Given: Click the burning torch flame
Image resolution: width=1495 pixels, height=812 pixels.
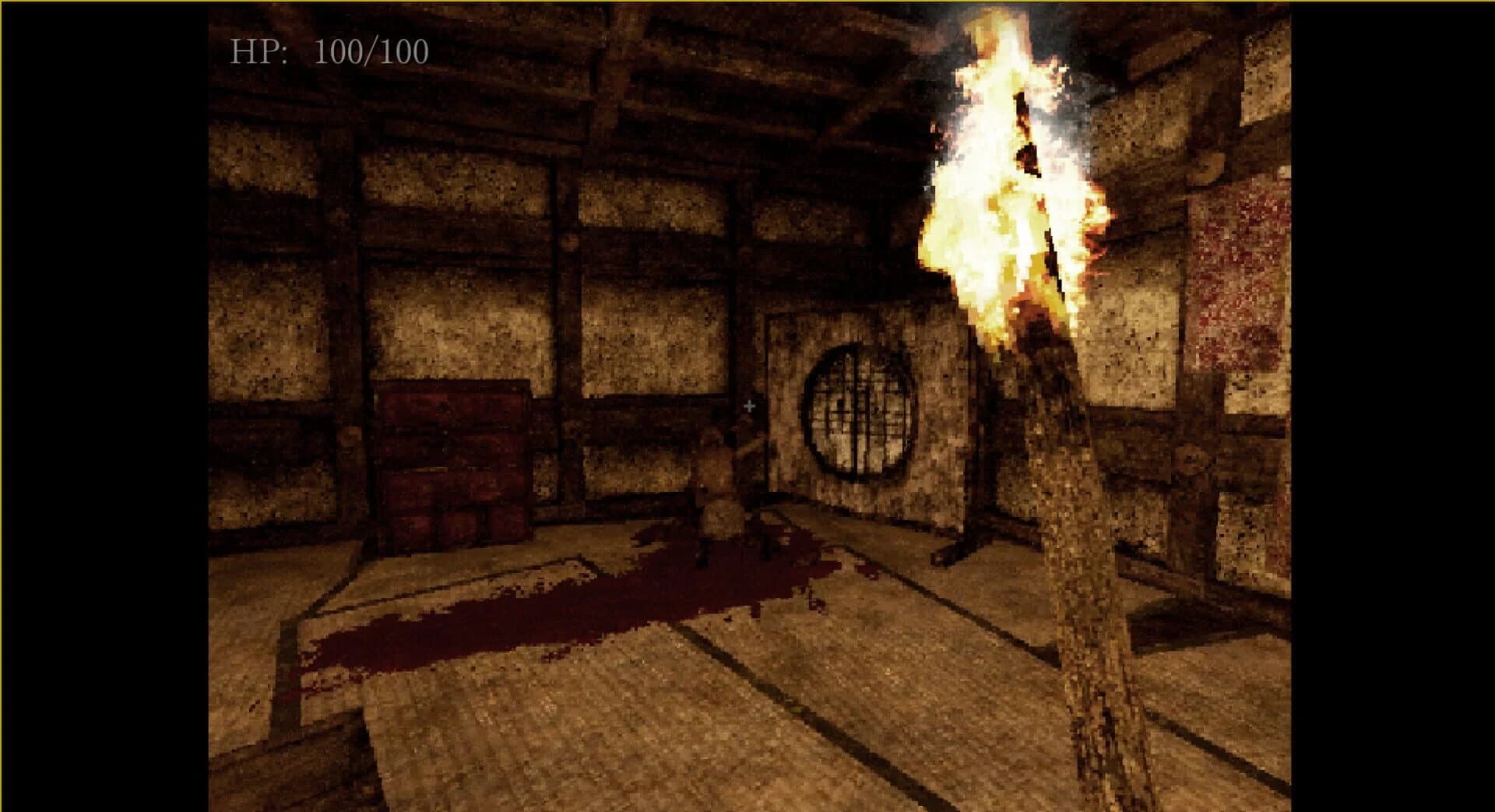Looking at the screenshot, I should [1004, 179].
